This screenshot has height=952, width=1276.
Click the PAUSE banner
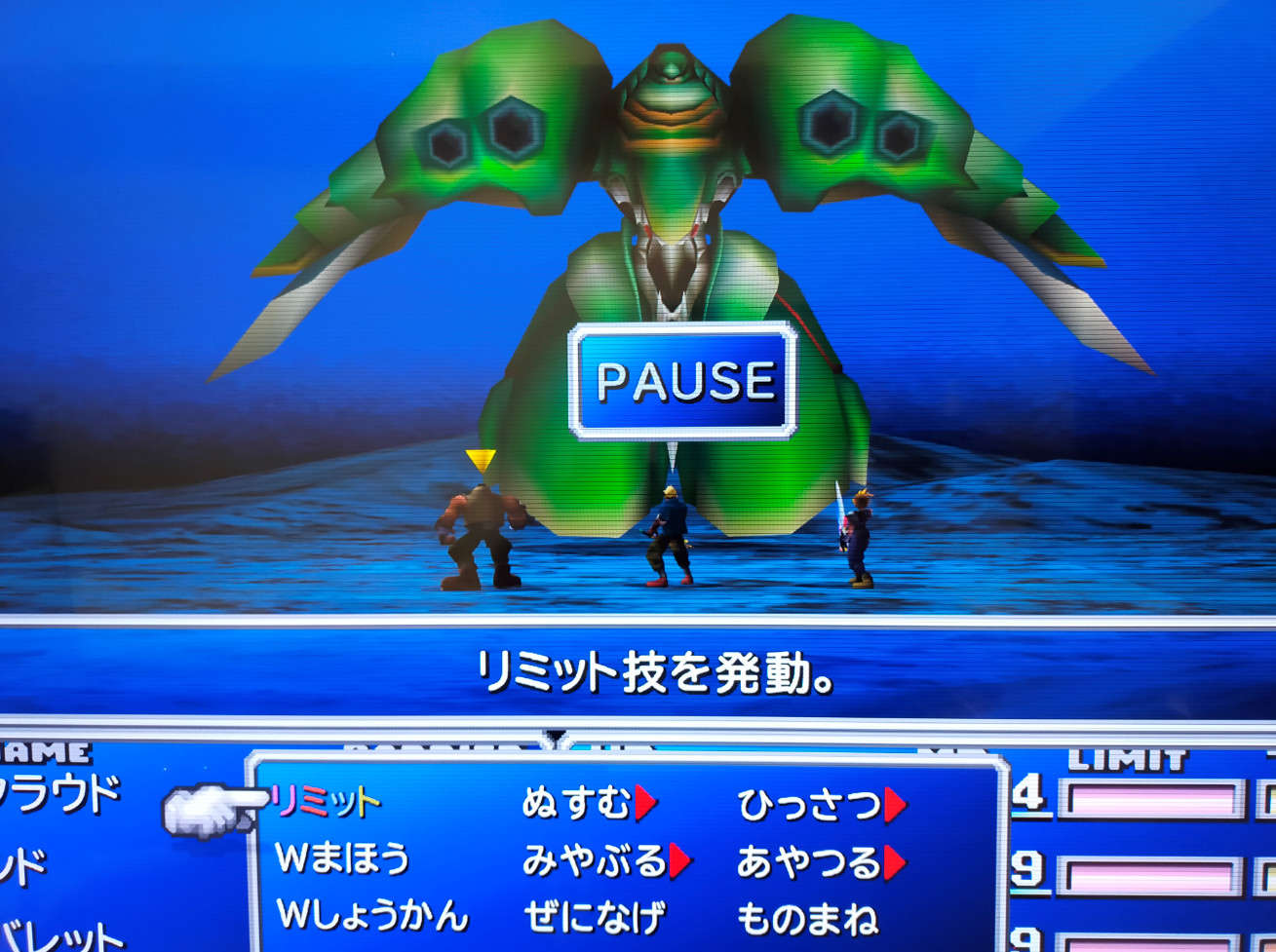(x=680, y=380)
